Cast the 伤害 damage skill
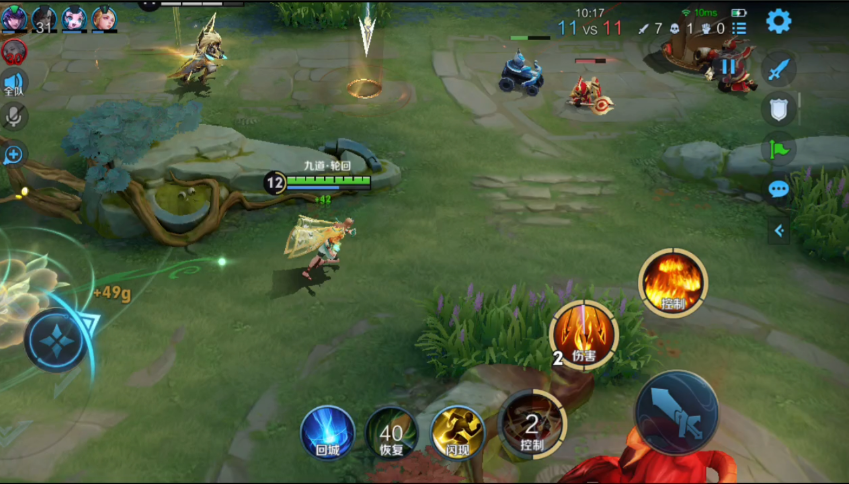Viewport: 849px width, 484px height. click(x=583, y=335)
